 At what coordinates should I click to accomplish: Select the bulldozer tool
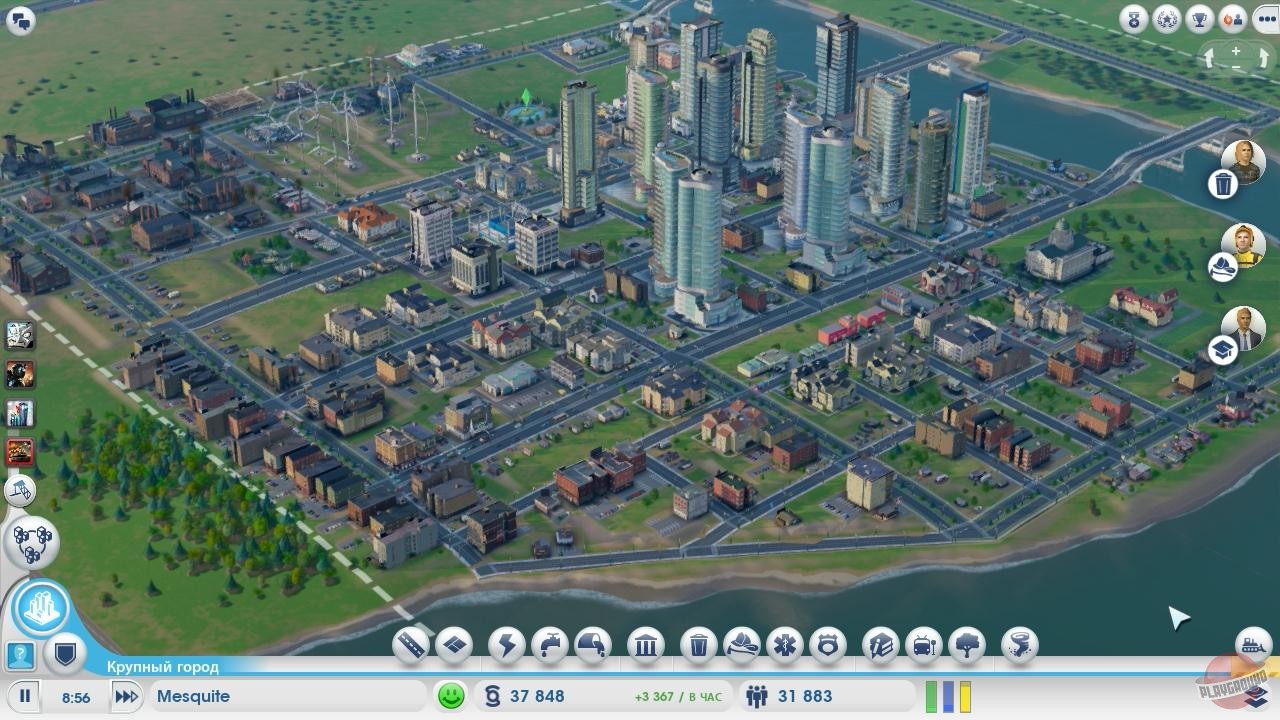20,490
